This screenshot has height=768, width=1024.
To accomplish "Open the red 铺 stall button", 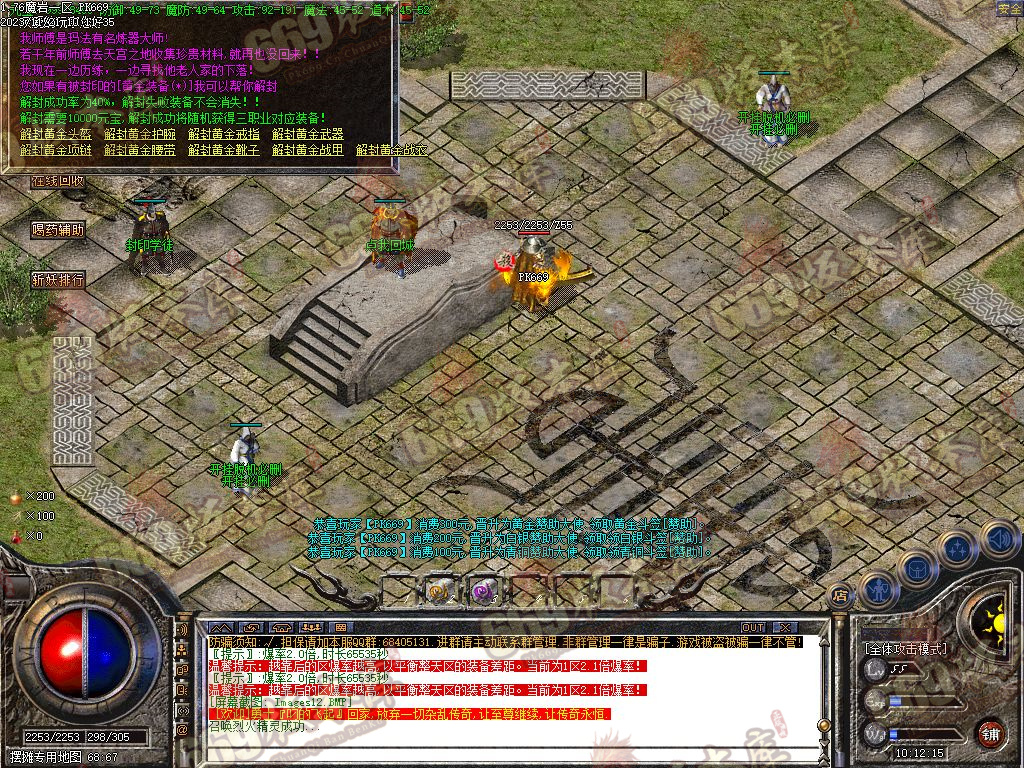I will pyautogui.click(x=990, y=733).
